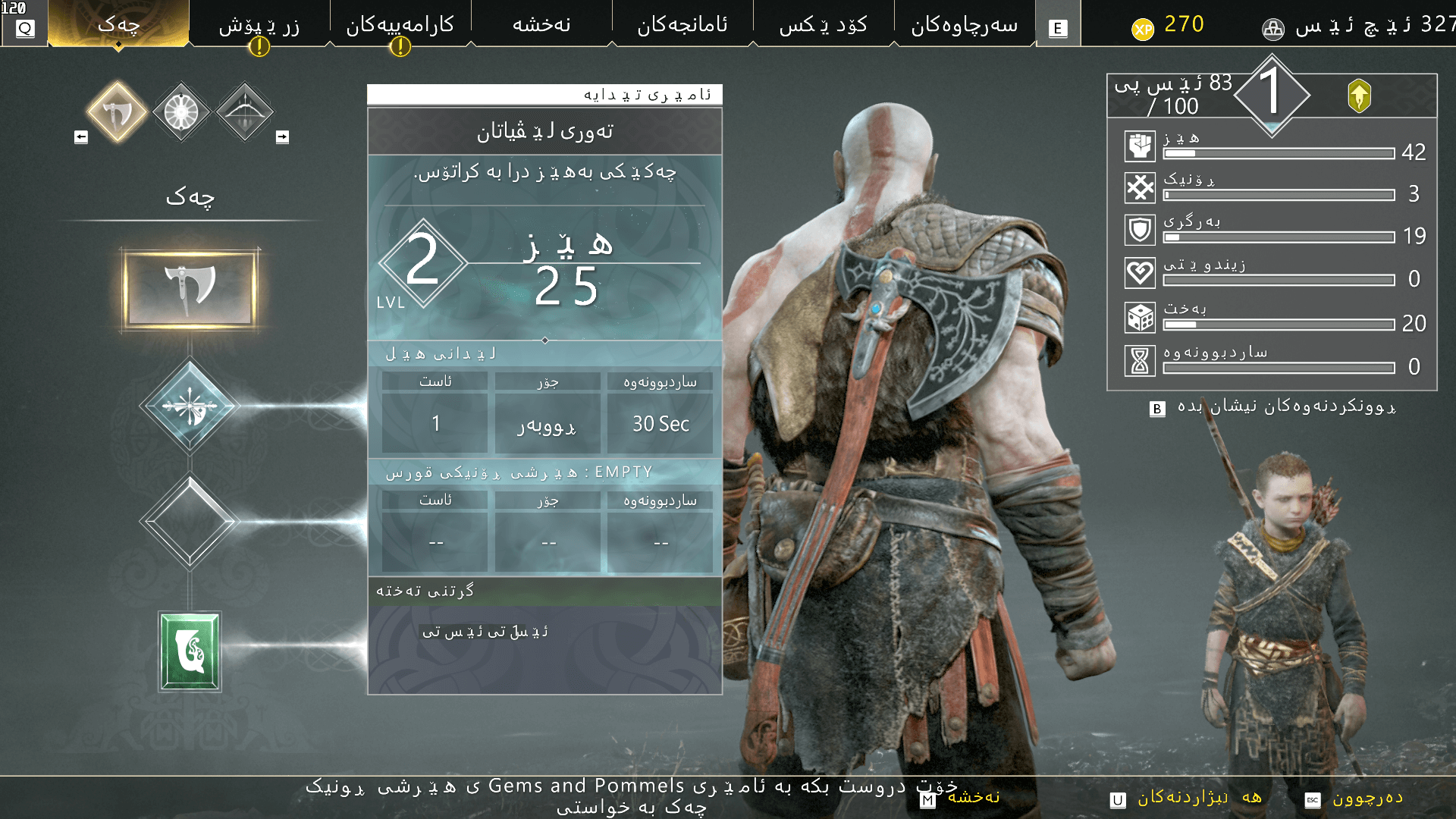Click the cooldown hourglass stat icon

(1139, 359)
